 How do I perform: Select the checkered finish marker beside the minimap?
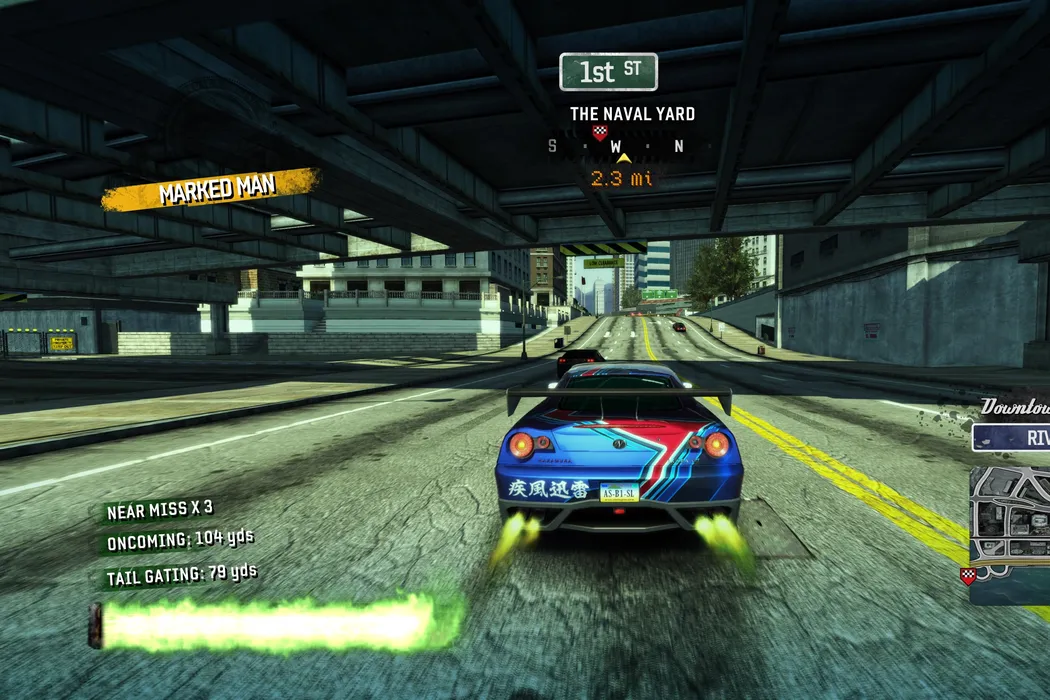point(967,576)
